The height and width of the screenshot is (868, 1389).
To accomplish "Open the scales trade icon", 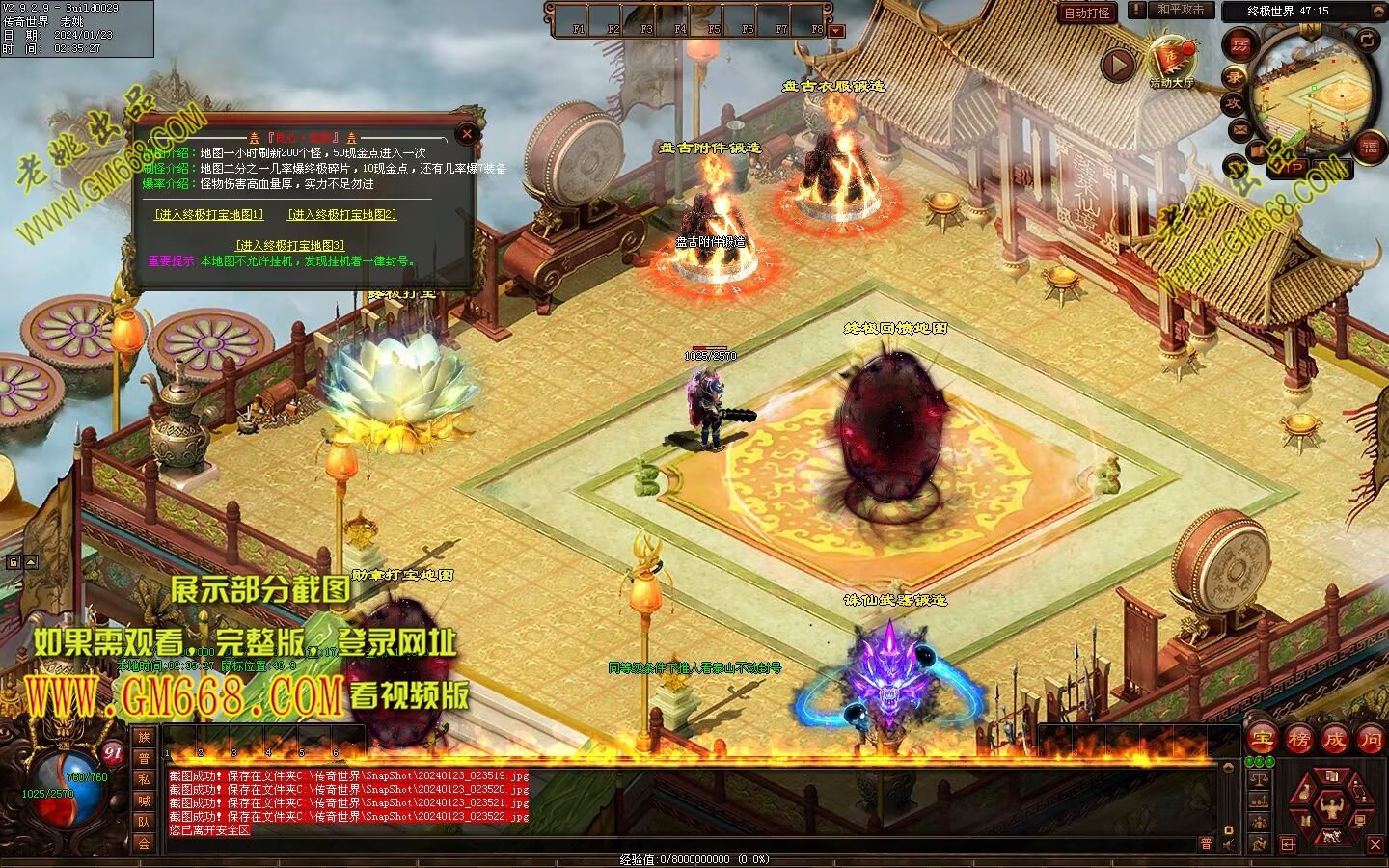I will coord(1259,779).
